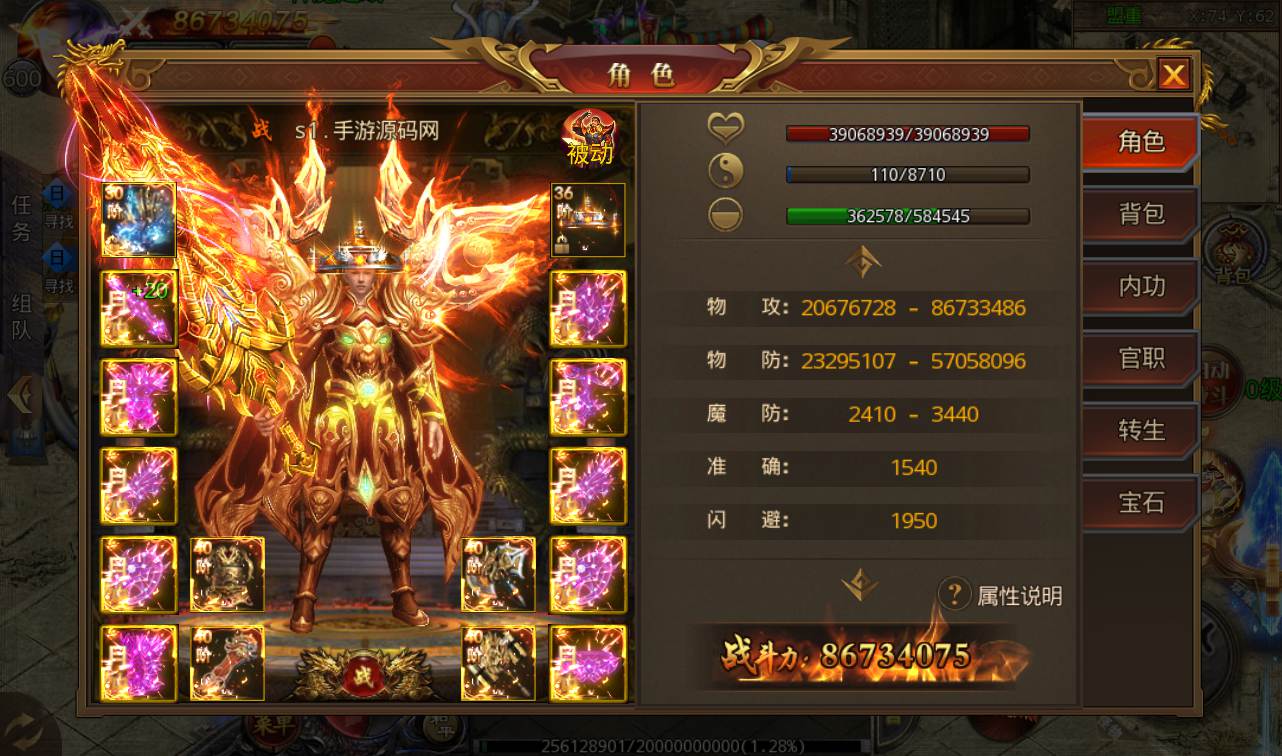The image size is (1282, 756).
Task: Switch to the 转生 tab
Action: click(1141, 430)
